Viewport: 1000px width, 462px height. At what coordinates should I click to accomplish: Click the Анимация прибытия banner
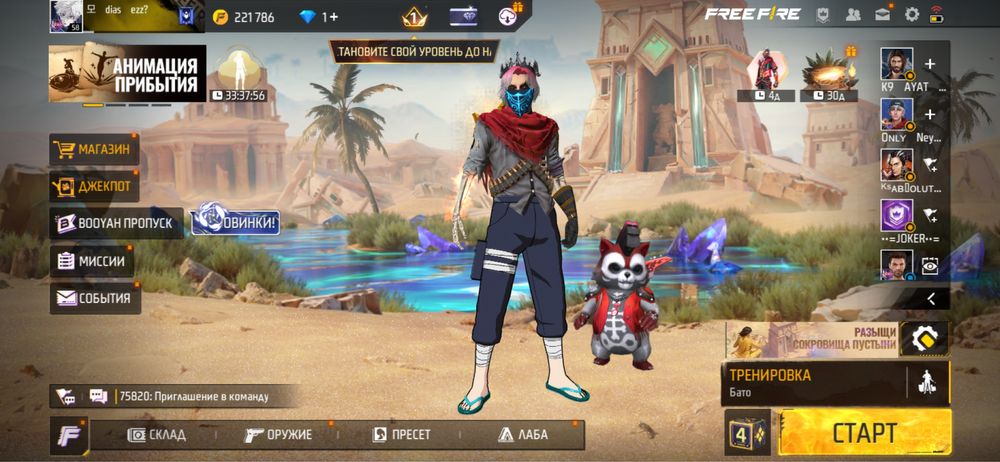128,73
